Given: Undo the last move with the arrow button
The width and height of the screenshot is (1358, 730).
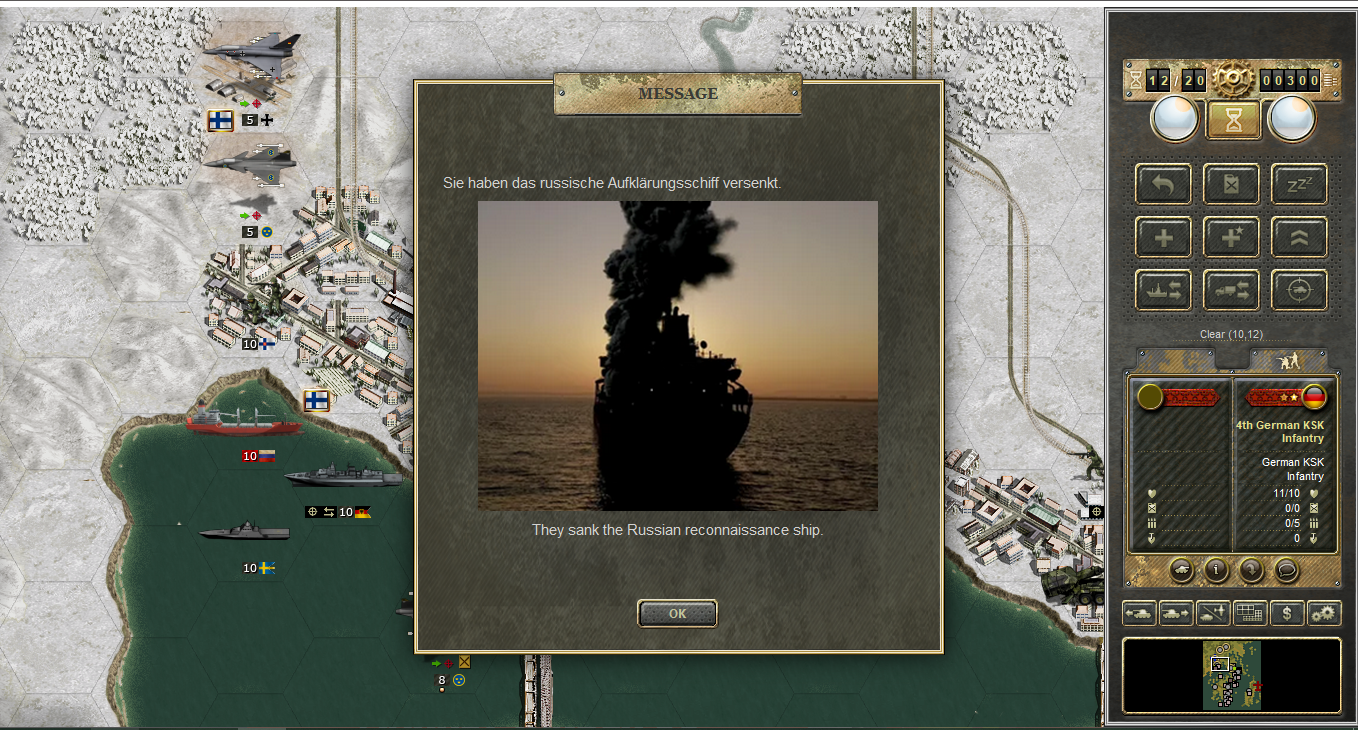Looking at the screenshot, I should coord(1163,184).
